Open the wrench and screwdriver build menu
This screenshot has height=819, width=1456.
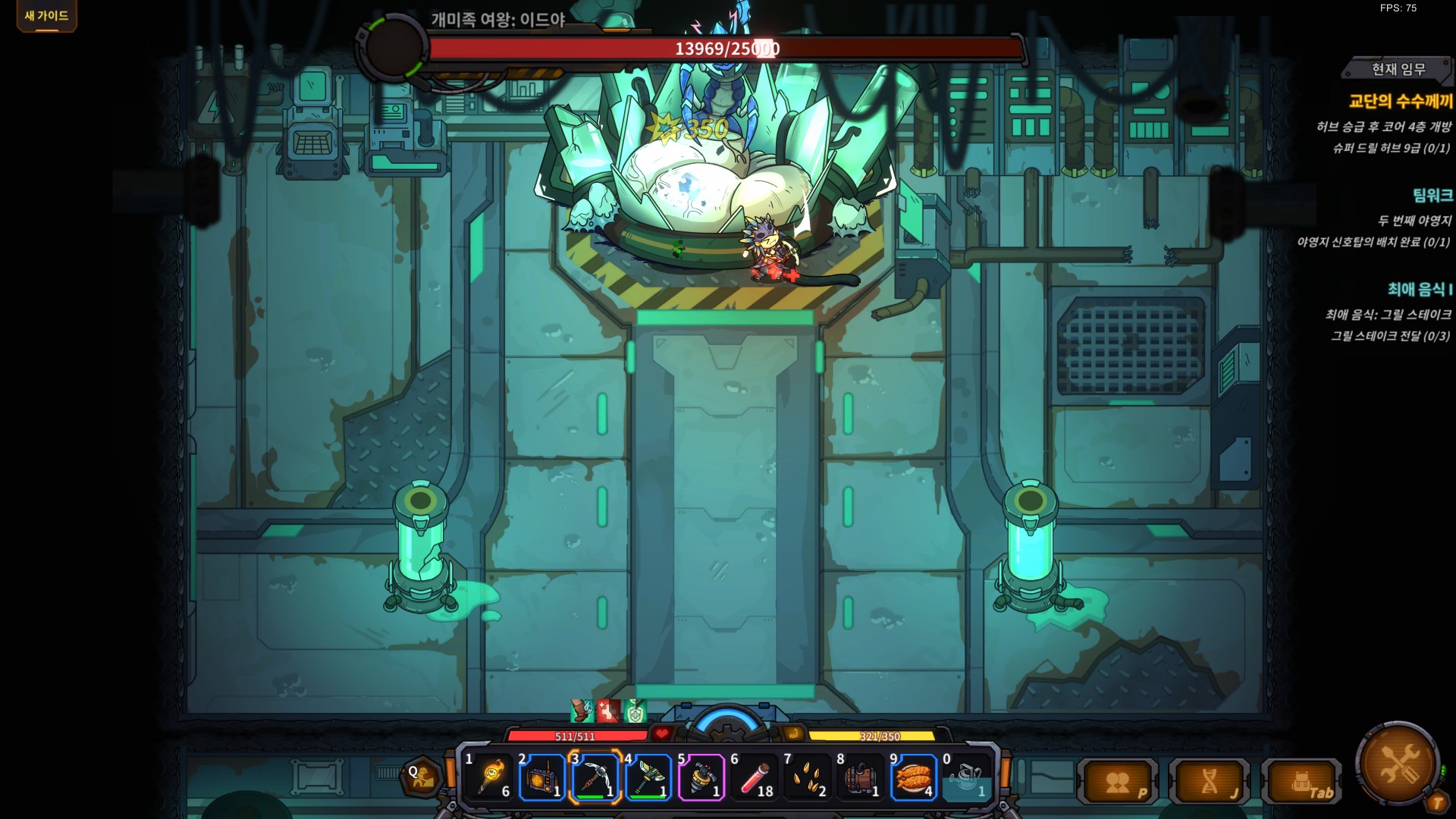[1398, 763]
